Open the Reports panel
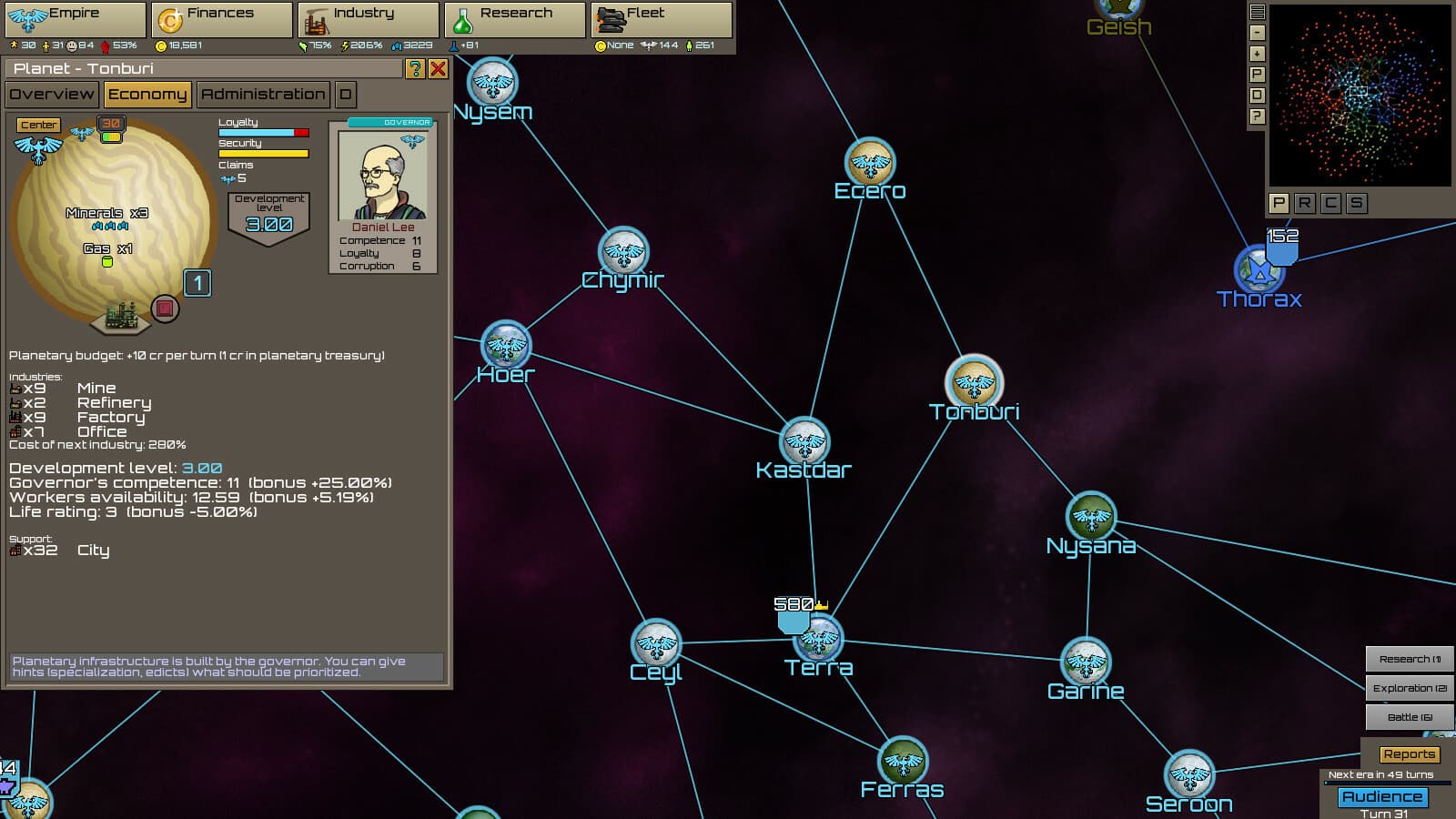Viewport: 1456px width, 819px height. coord(1409,753)
